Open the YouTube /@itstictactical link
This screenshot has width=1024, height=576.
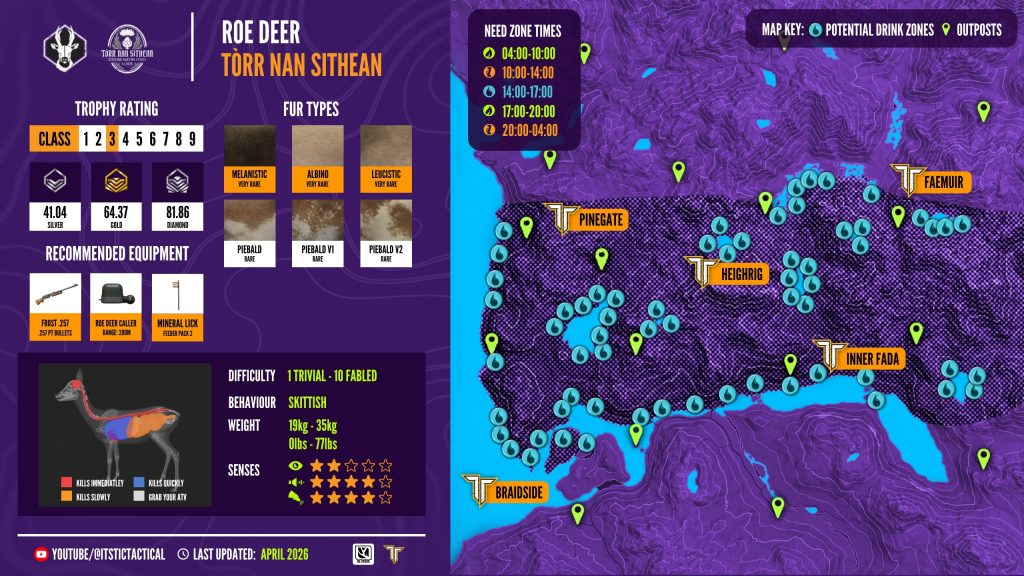99,553
